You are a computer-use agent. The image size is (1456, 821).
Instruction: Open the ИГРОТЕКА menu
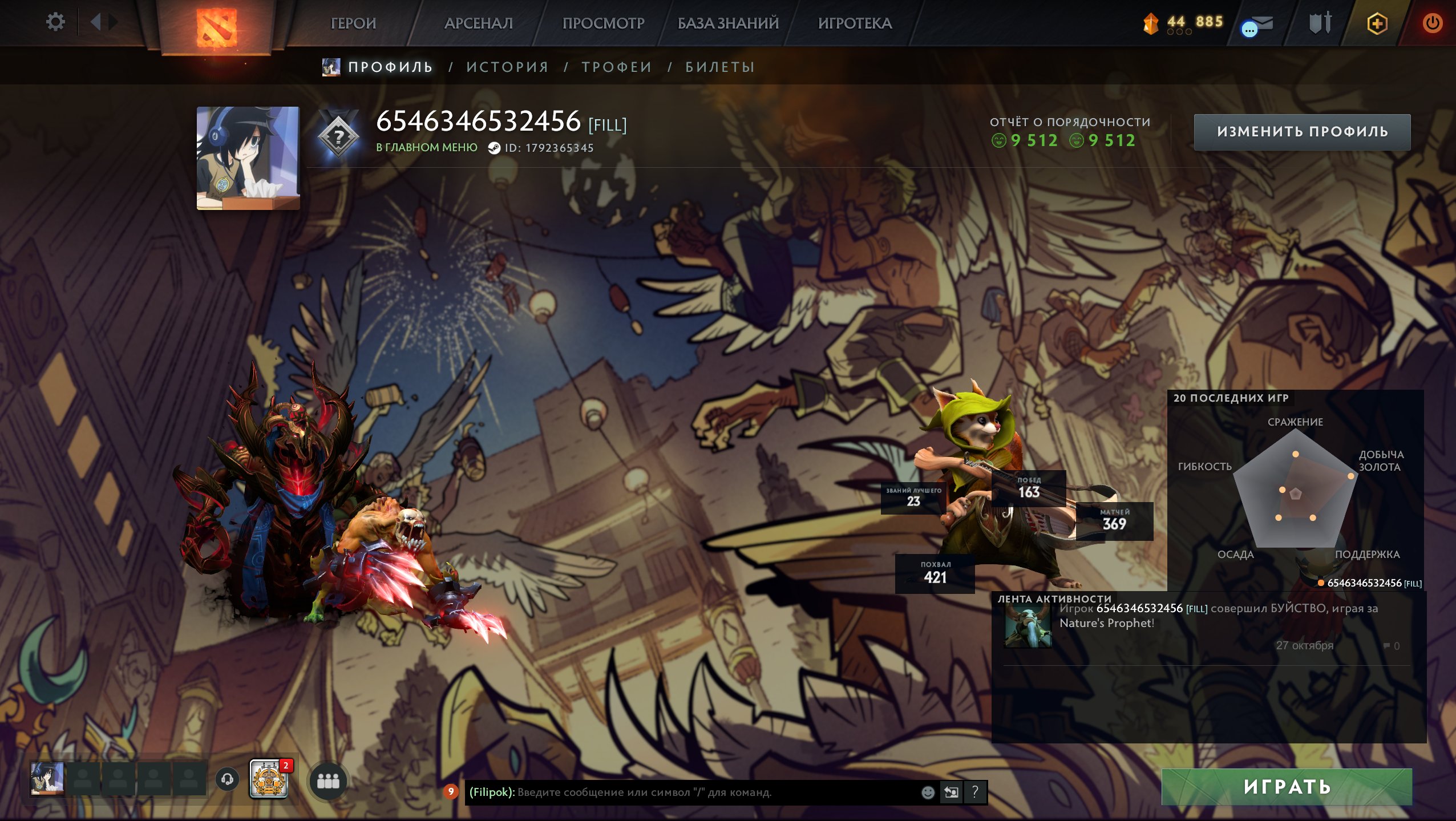(855, 23)
